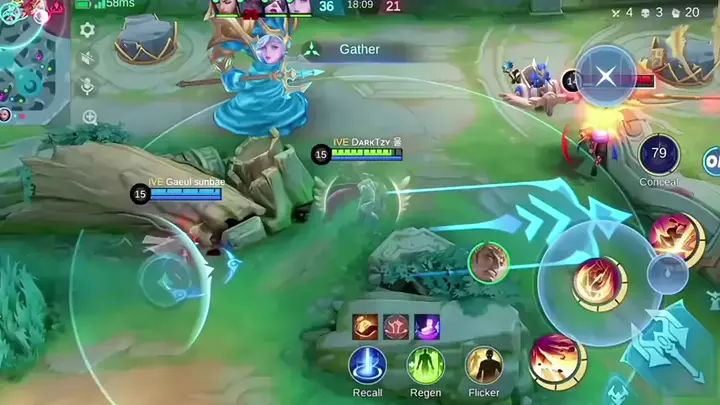Select the purple equipment item icon
The width and height of the screenshot is (720, 405).
click(x=427, y=327)
